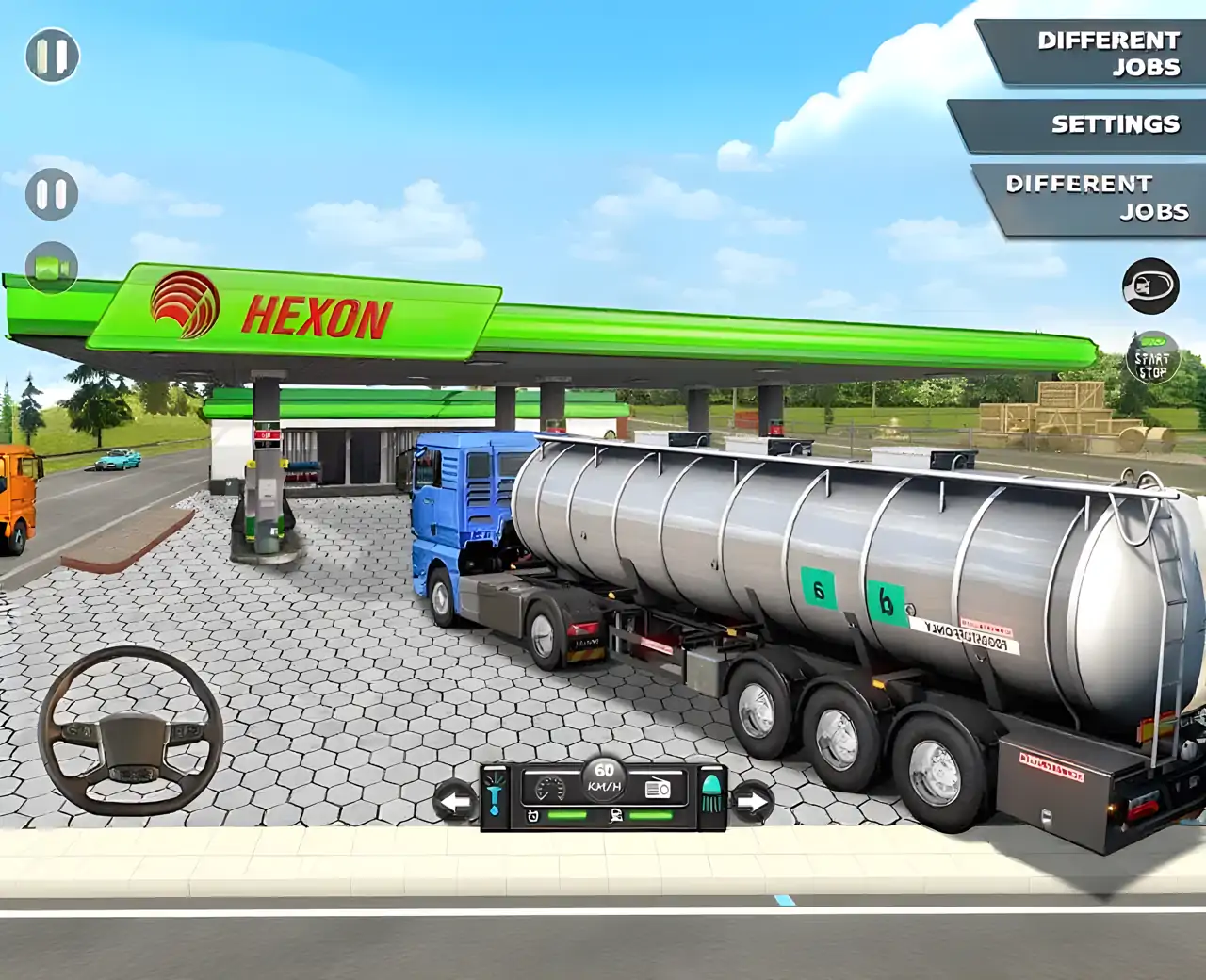Open the radio from the dashboard
This screenshot has height=980, width=1206.
pyautogui.click(x=658, y=788)
